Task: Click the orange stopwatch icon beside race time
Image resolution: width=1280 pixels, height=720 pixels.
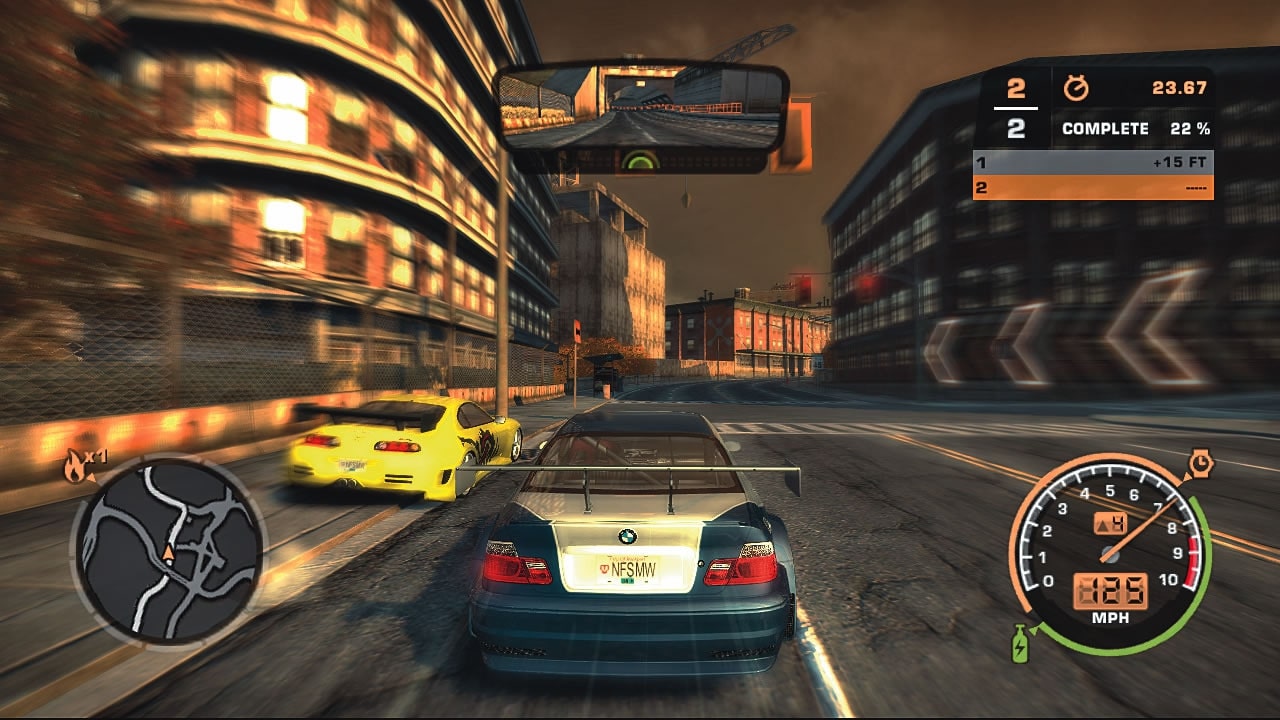Action: (x=1077, y=88)
